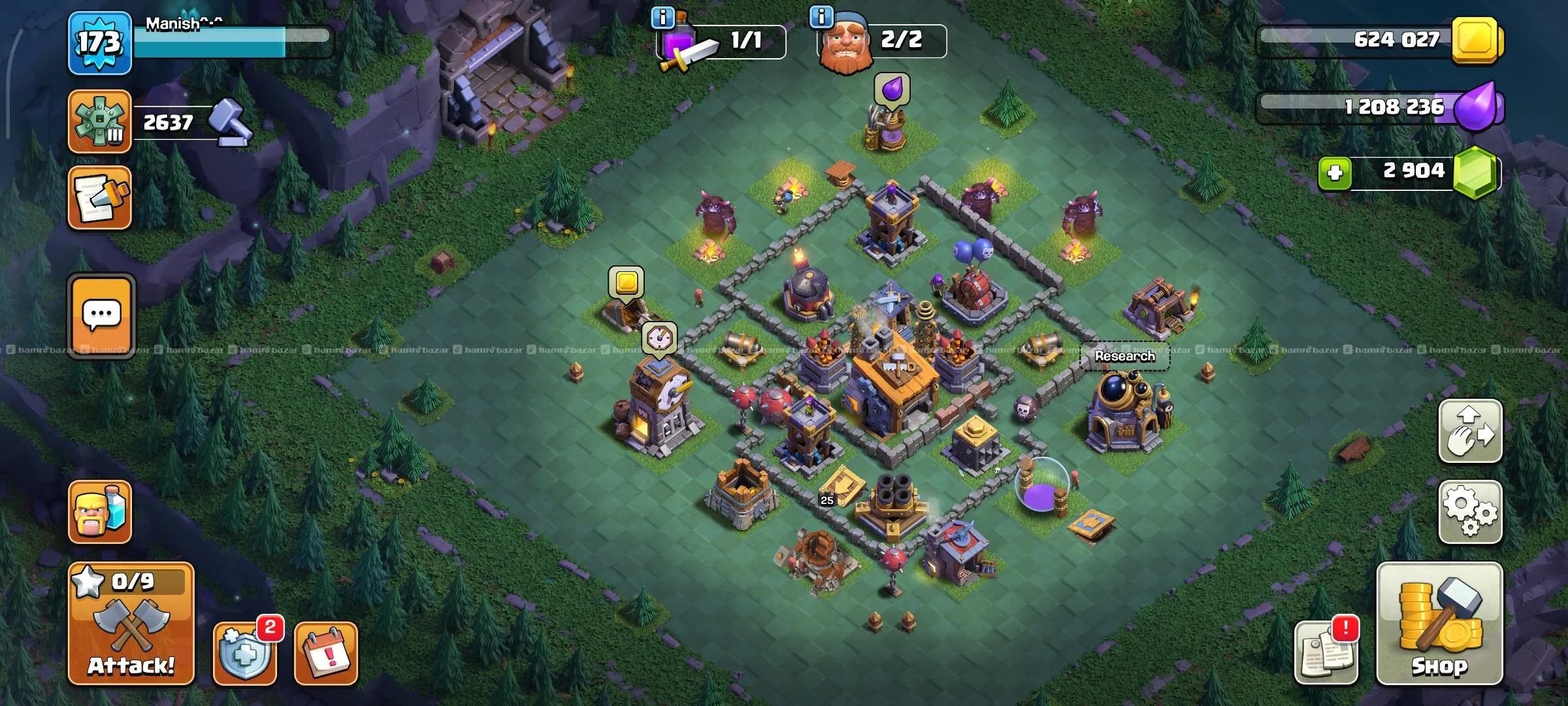Viewport: 1568px width, 706px height.
Task: Open the shield with red badge 2
Action: 245,653
